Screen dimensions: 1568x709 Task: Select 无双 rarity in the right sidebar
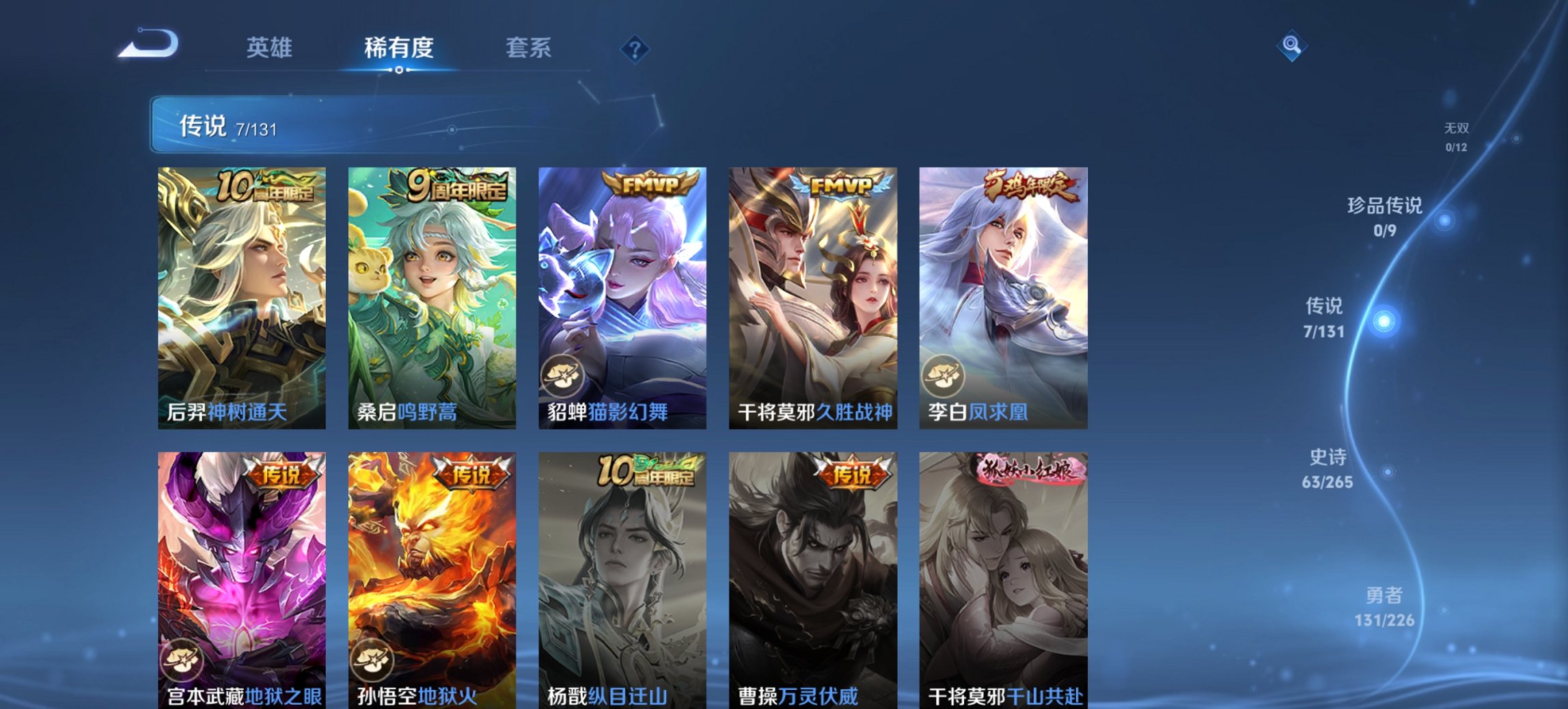click(x=1455, y=135)
